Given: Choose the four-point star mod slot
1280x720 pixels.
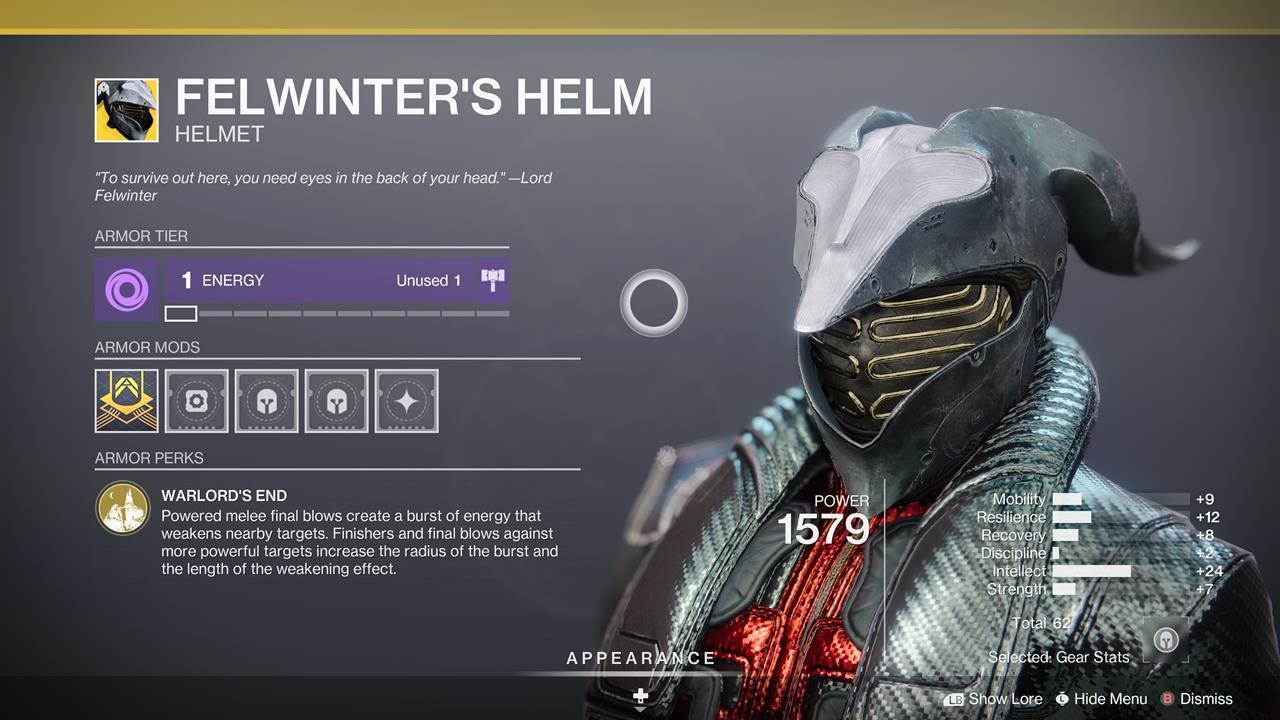Looking at the screenshot, I should click(406, 401).
